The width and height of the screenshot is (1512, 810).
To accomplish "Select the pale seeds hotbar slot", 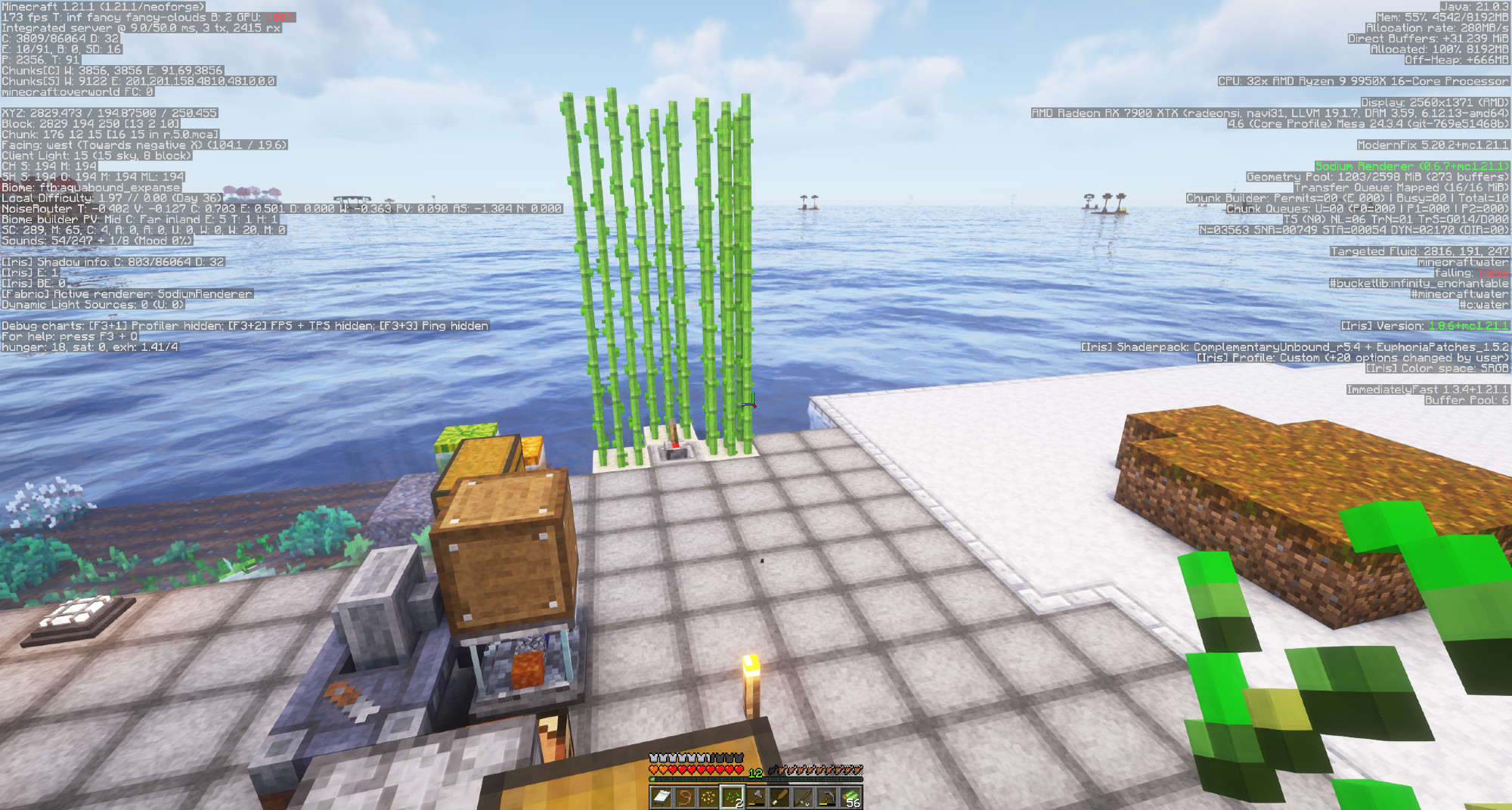I will point(708,797).
